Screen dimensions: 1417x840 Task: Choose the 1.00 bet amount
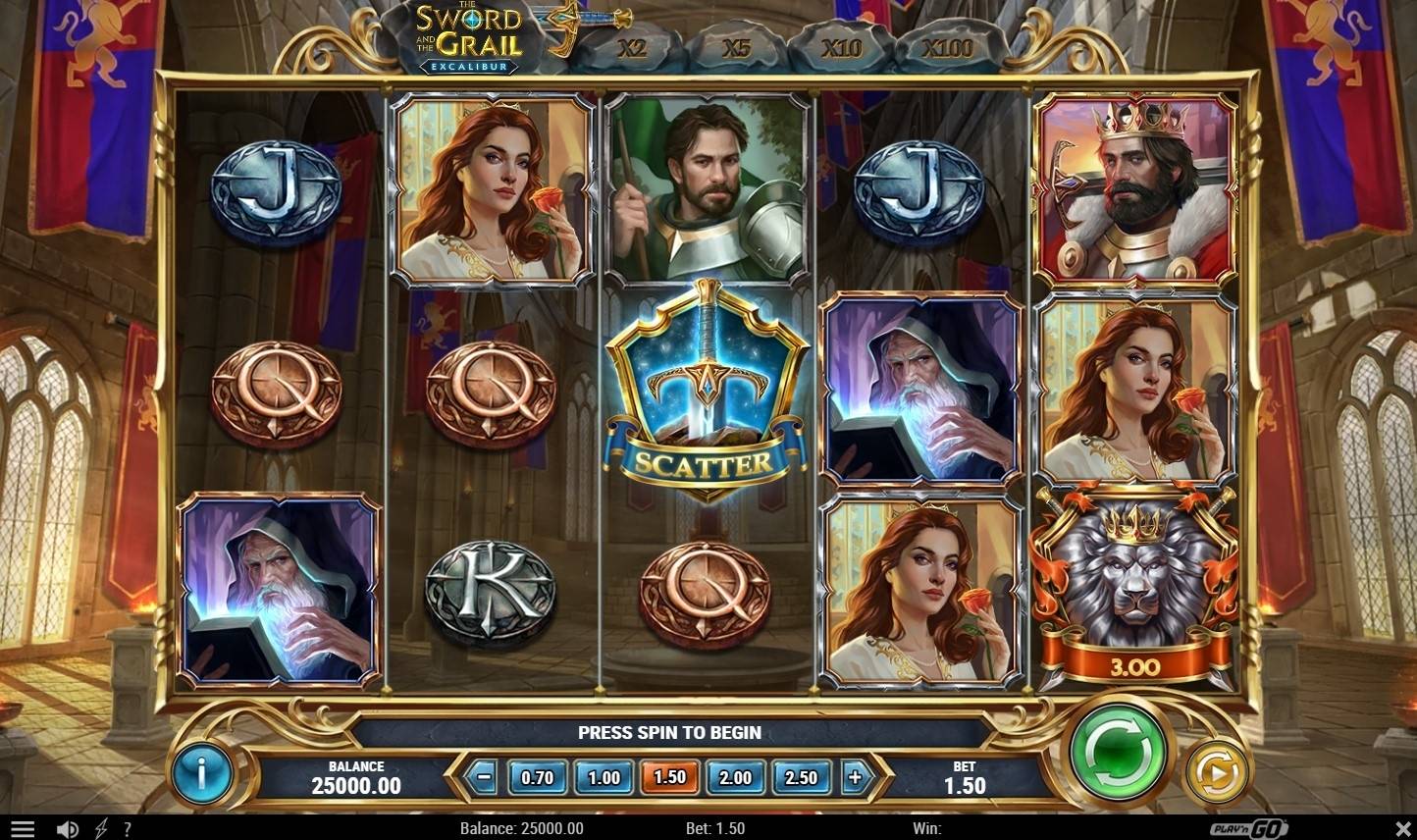coord(604,777)
